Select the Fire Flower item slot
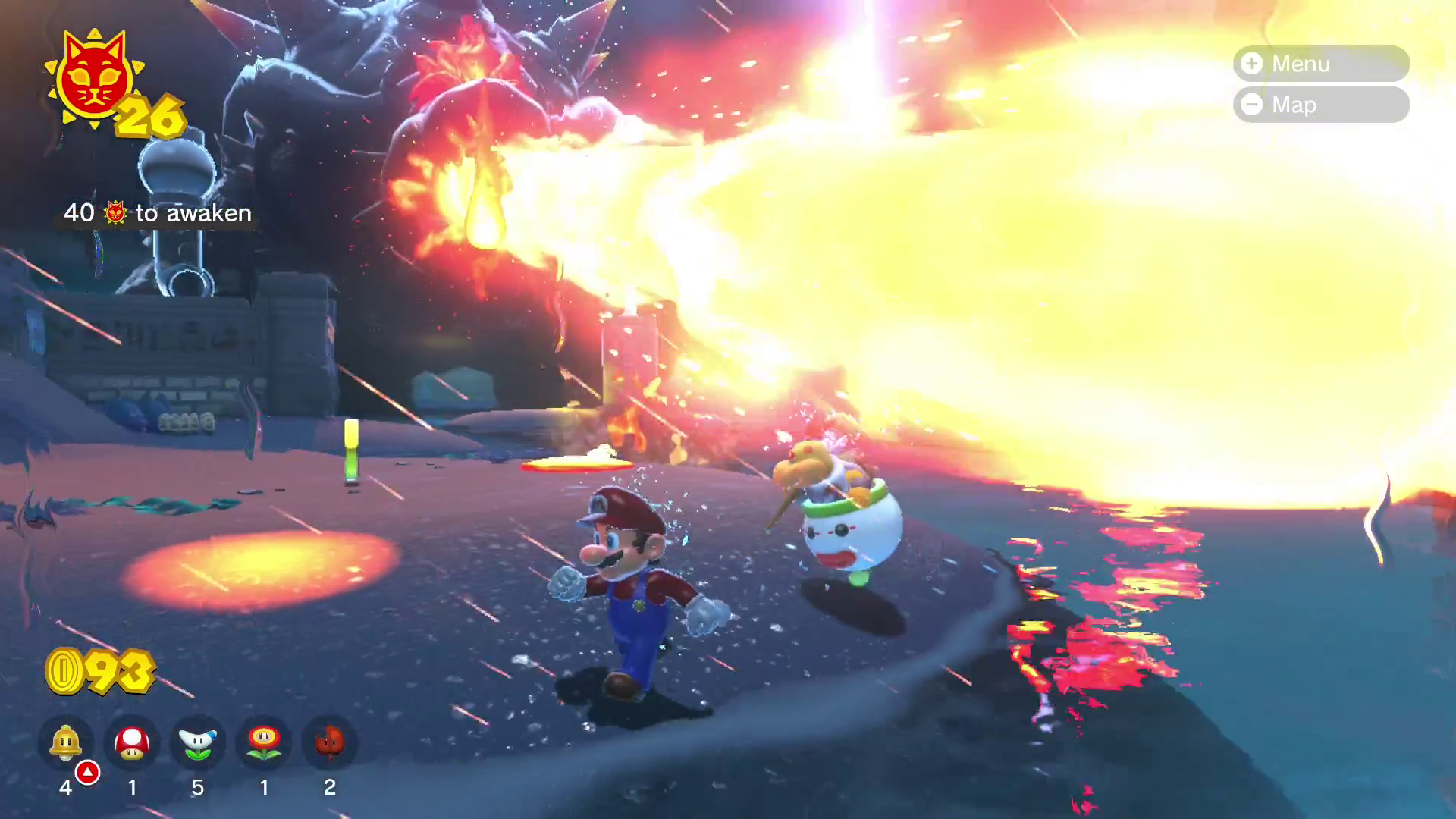1456x819 pixels. coord(264,742)
